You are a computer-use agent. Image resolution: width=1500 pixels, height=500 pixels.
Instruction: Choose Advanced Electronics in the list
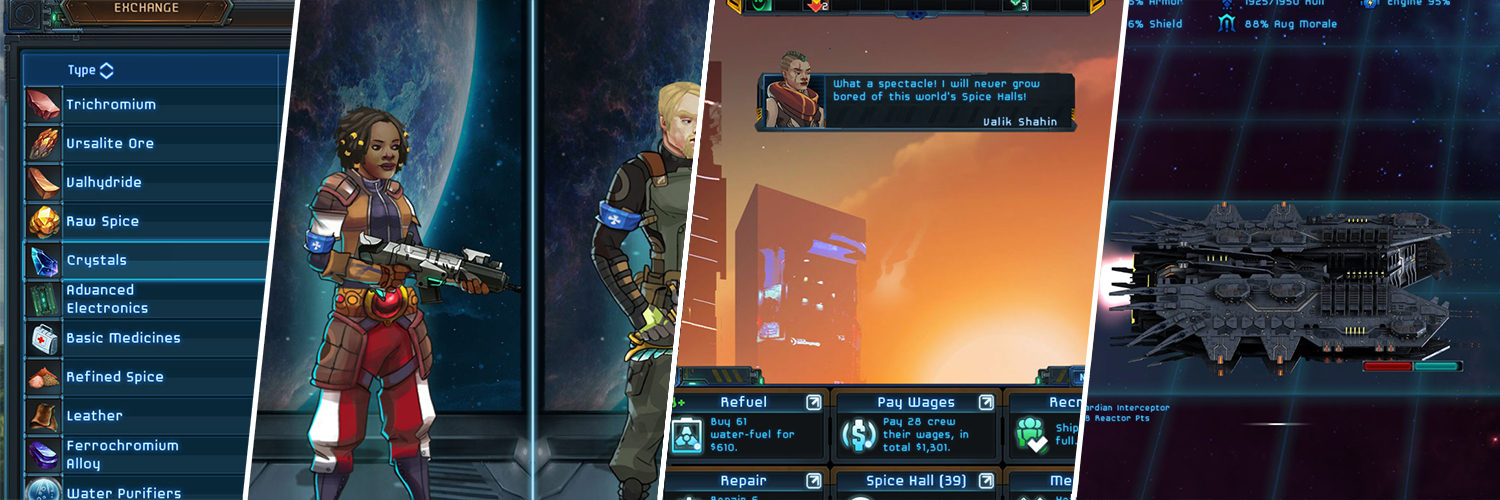pyautogui.click(x=107, y=299)
